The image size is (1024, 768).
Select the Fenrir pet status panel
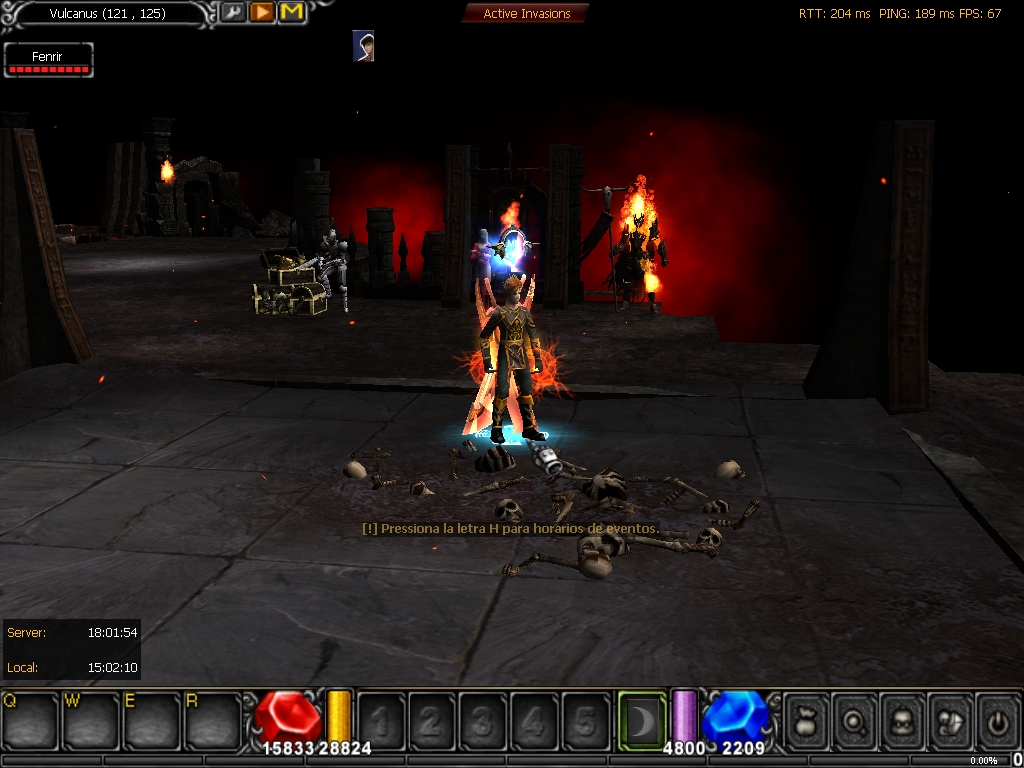pyautogui.click(x=48, y=59)
